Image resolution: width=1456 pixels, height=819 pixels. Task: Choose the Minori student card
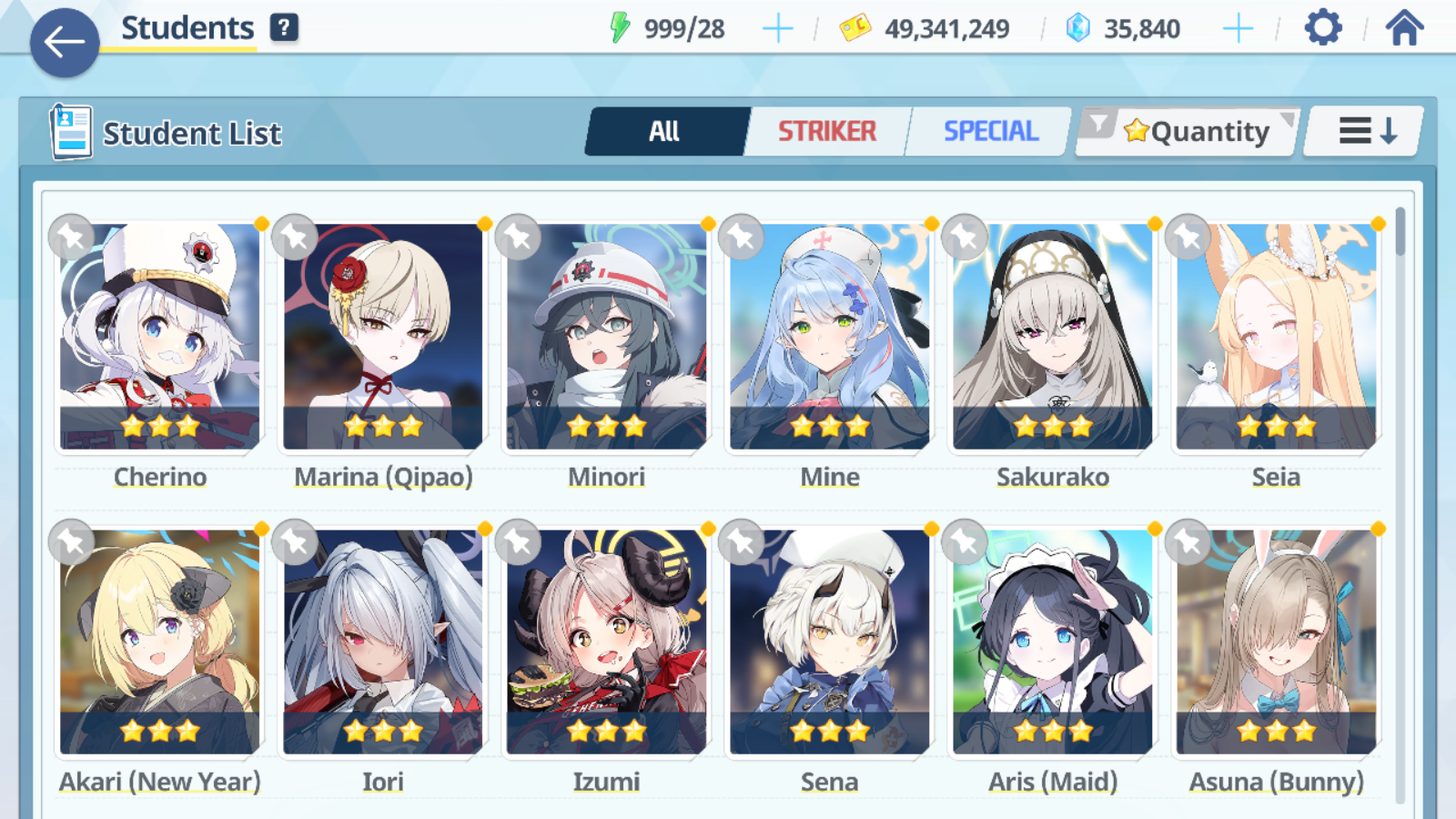click(606, 337)
